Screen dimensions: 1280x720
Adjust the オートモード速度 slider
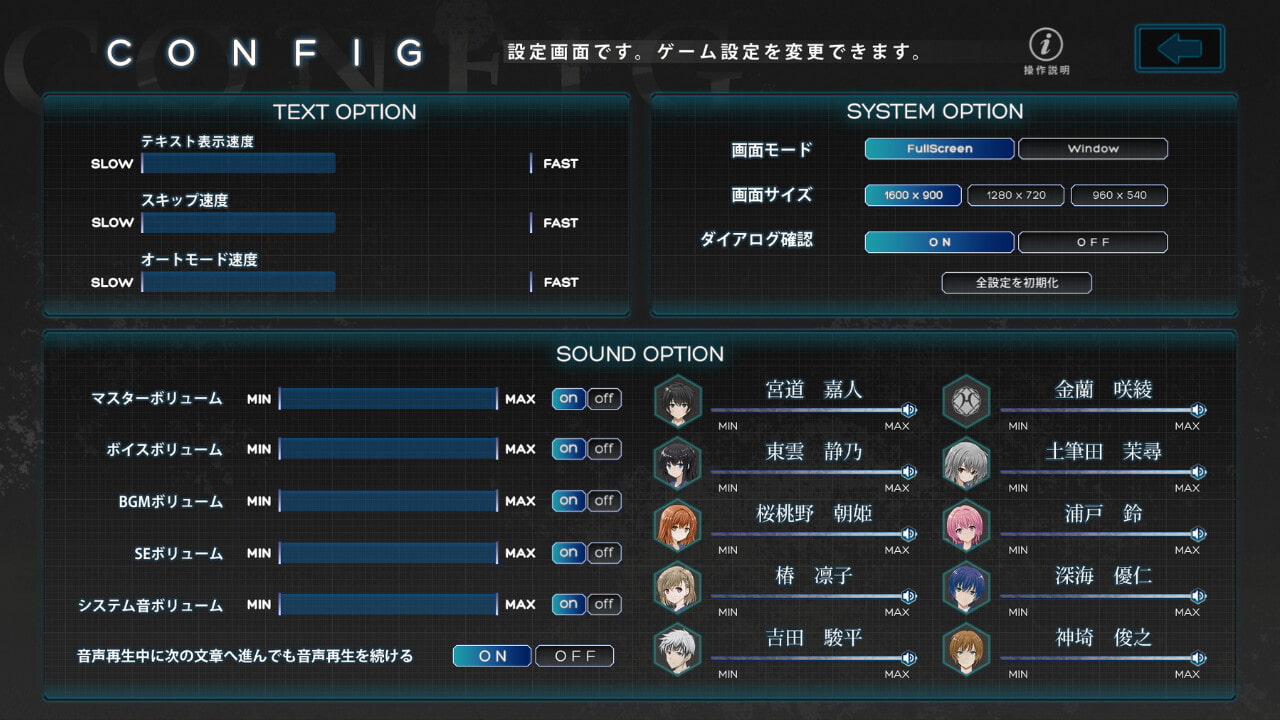[x=336, y=282]
